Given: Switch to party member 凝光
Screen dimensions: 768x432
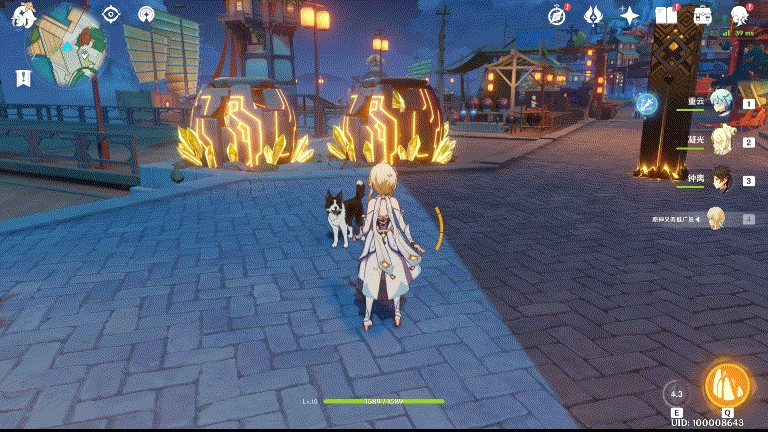Looking at the screenshot, I should click(720, 141).
